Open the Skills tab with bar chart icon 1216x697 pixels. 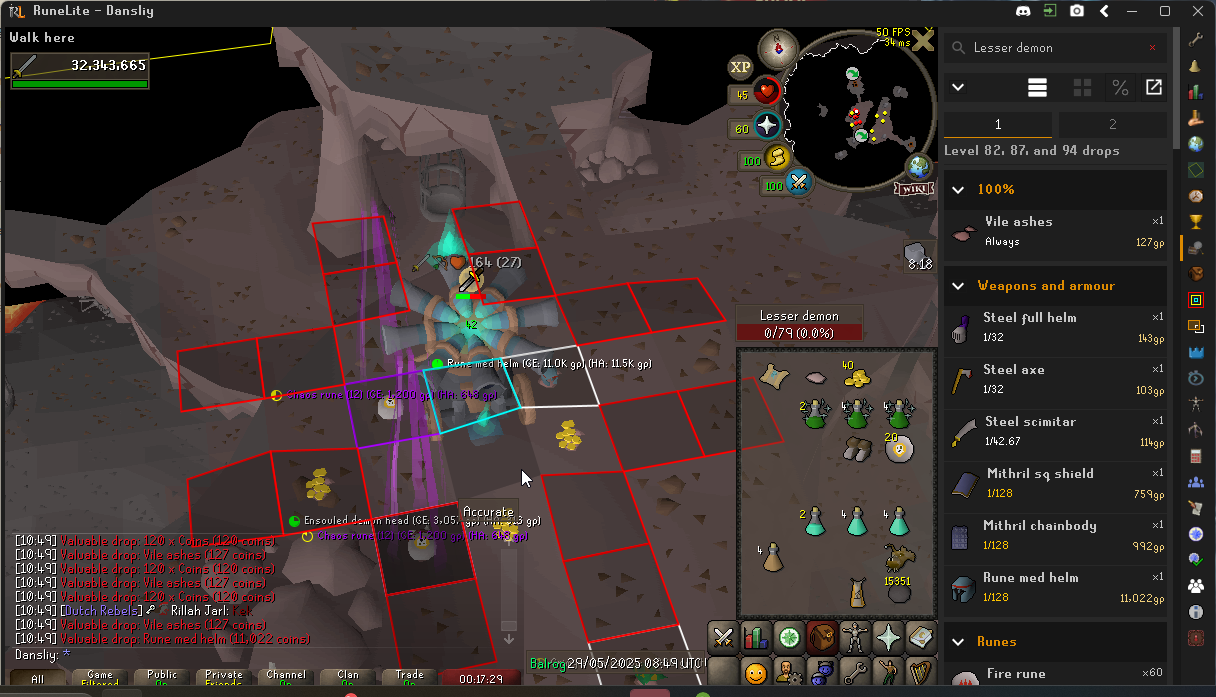(x=756, y=636)
